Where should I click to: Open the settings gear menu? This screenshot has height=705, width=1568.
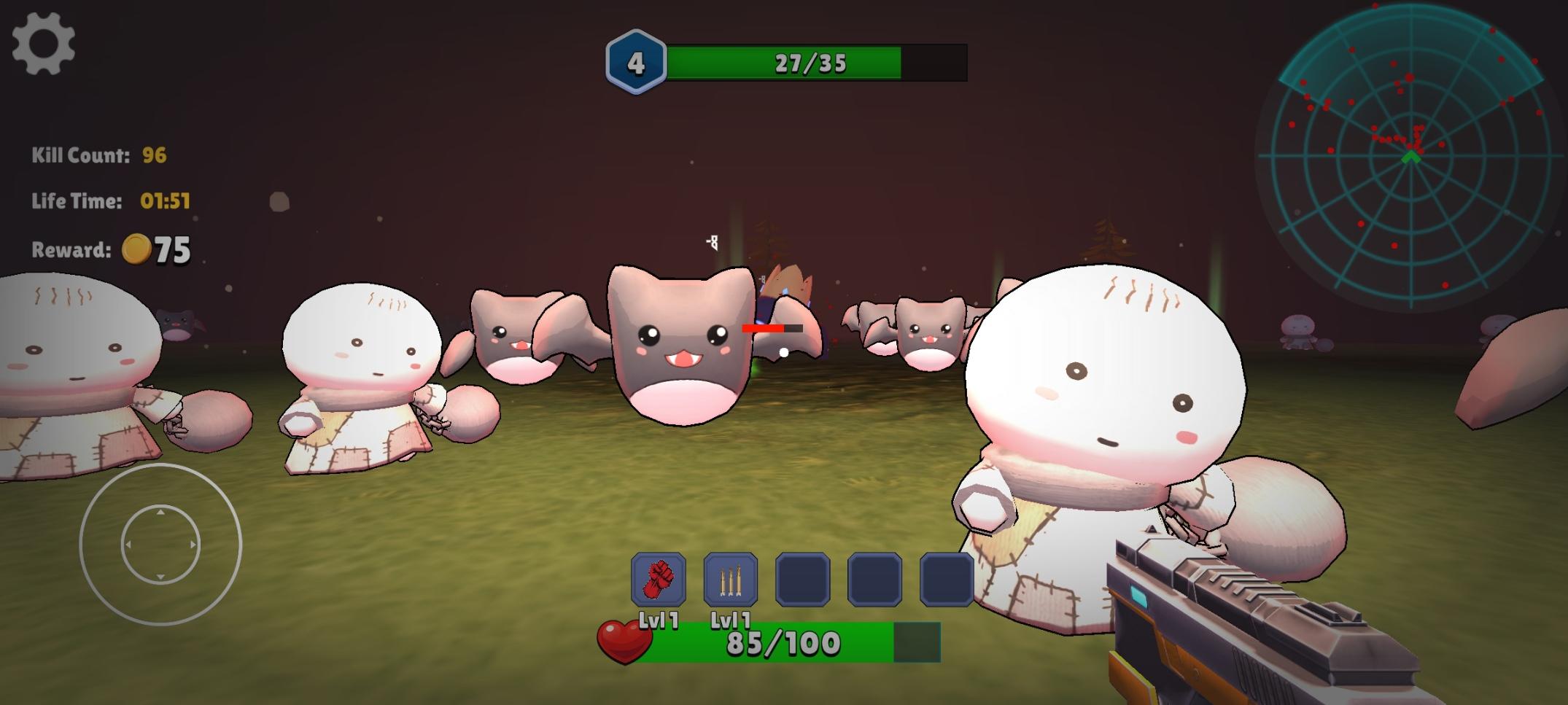coord(45,42)
